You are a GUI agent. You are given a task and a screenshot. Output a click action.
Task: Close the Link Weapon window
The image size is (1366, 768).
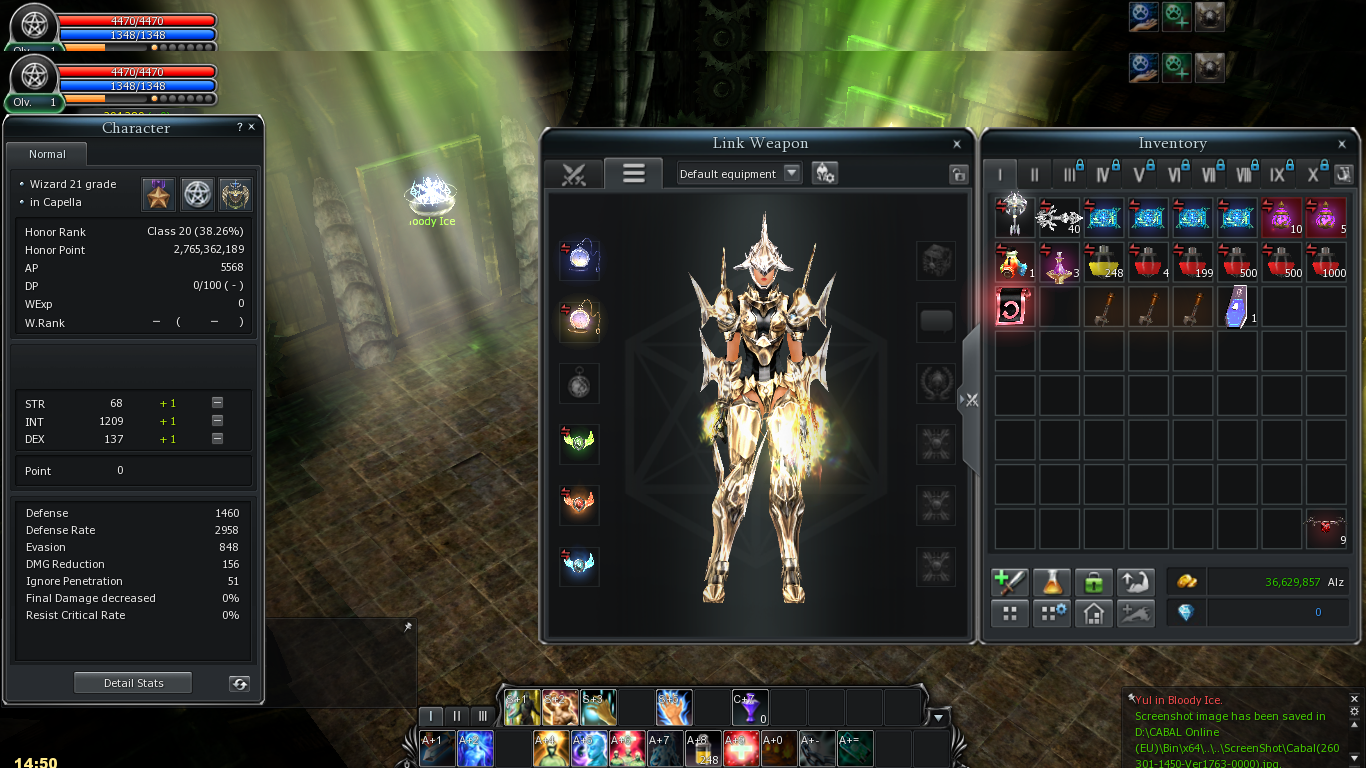(957, 144)
